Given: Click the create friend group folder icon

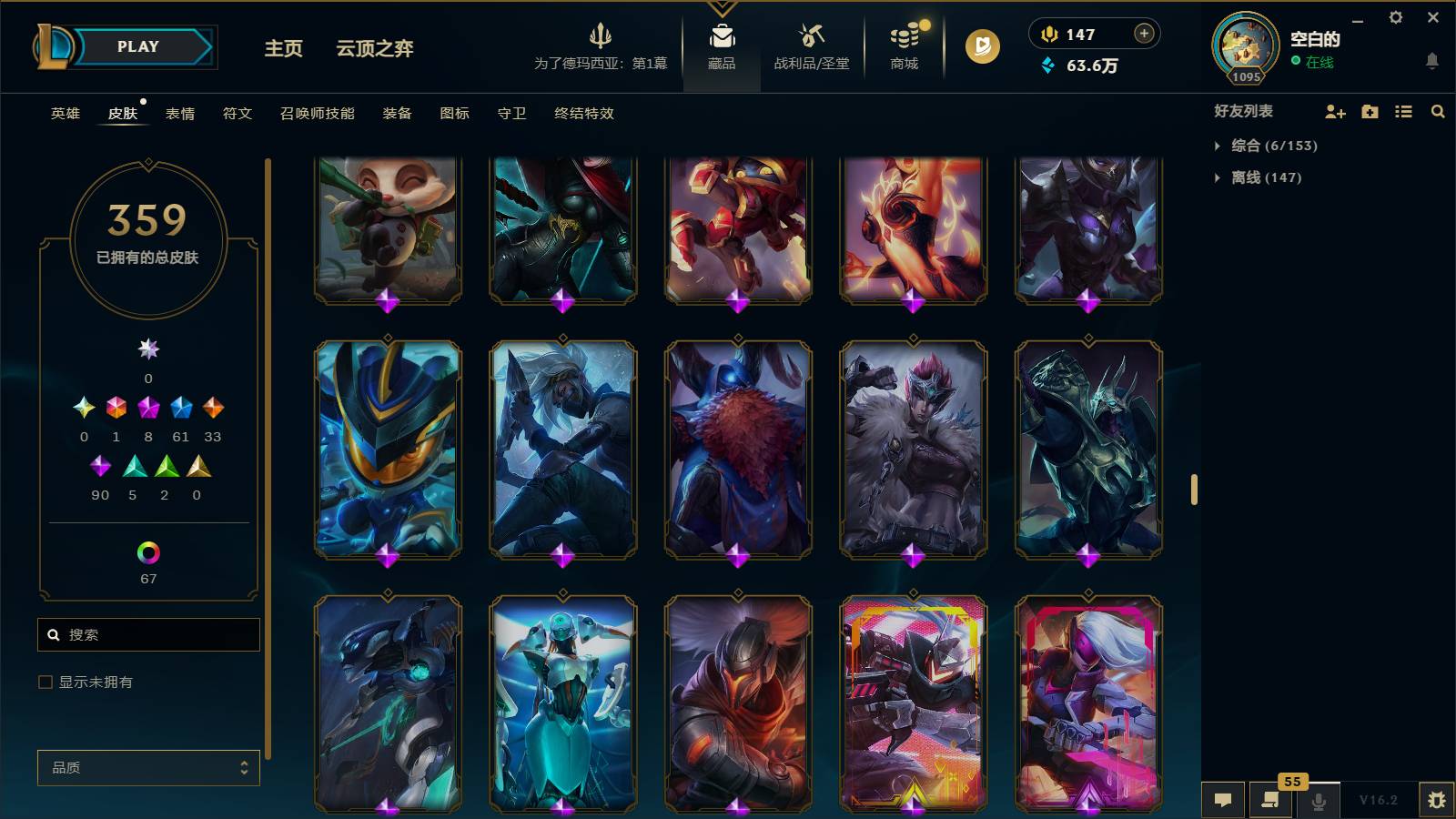Looking at the screenshot, I should tap(1369, 111).
